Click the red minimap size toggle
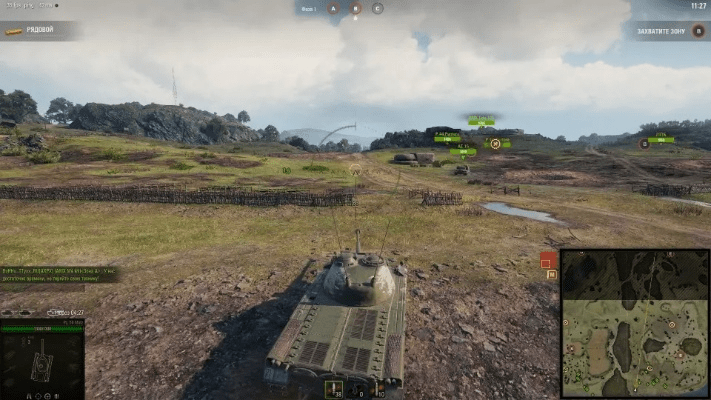 point(548,261)
